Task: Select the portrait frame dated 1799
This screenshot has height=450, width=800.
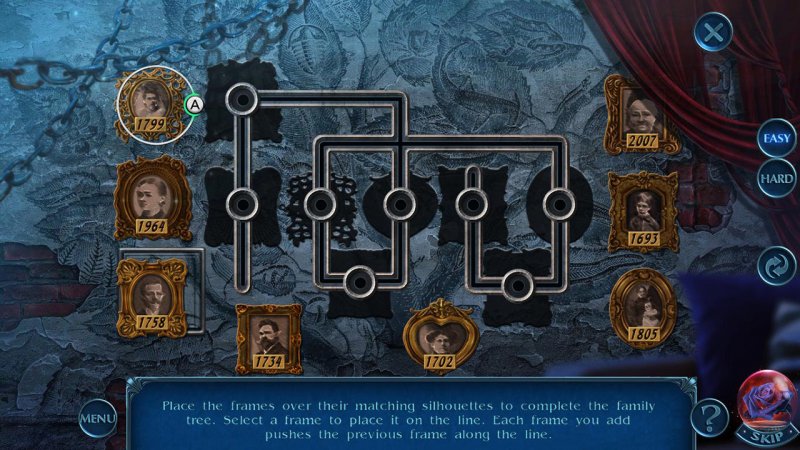Action: click(151, 104)
